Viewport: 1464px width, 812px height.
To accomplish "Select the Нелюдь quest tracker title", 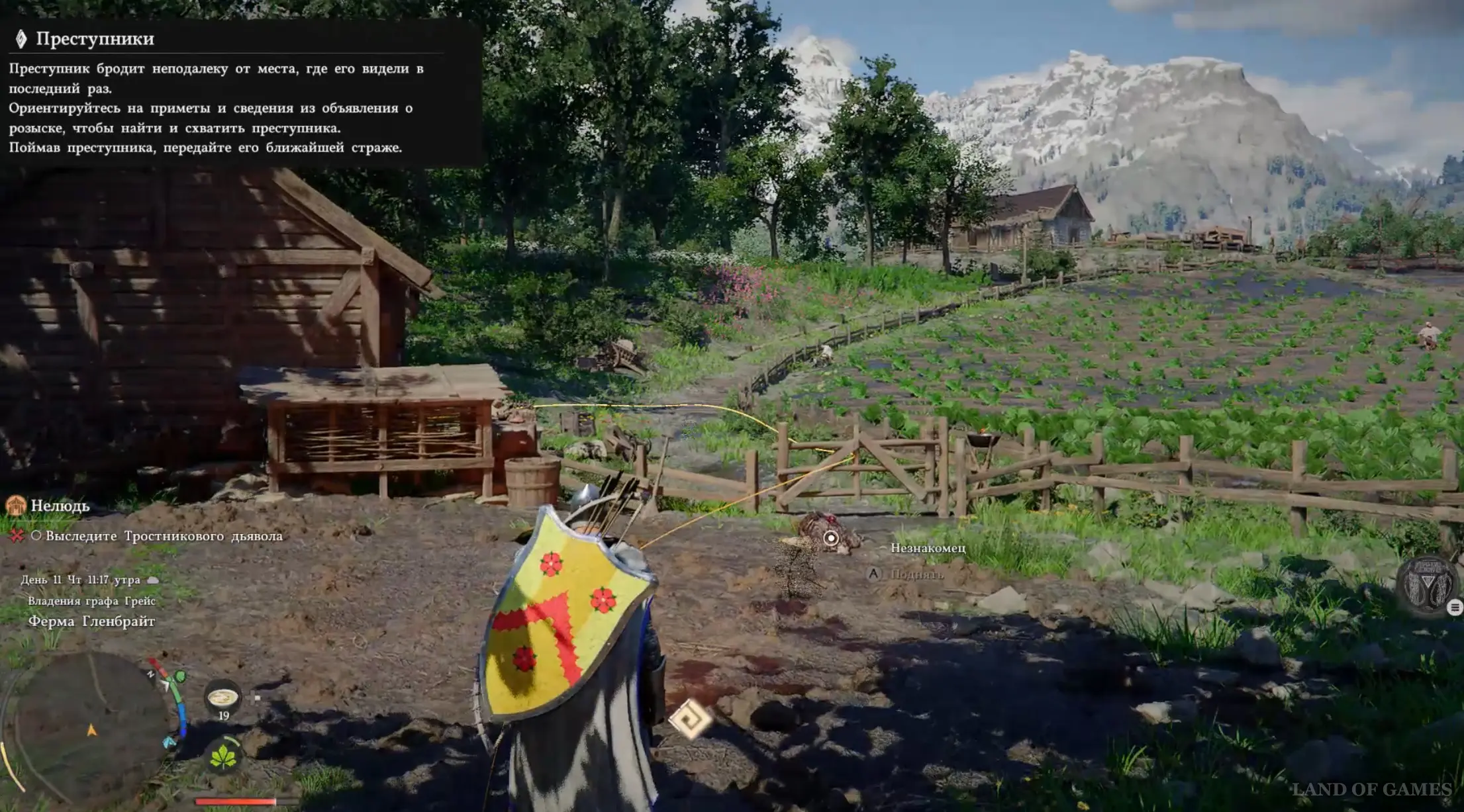I will [60, 506].
